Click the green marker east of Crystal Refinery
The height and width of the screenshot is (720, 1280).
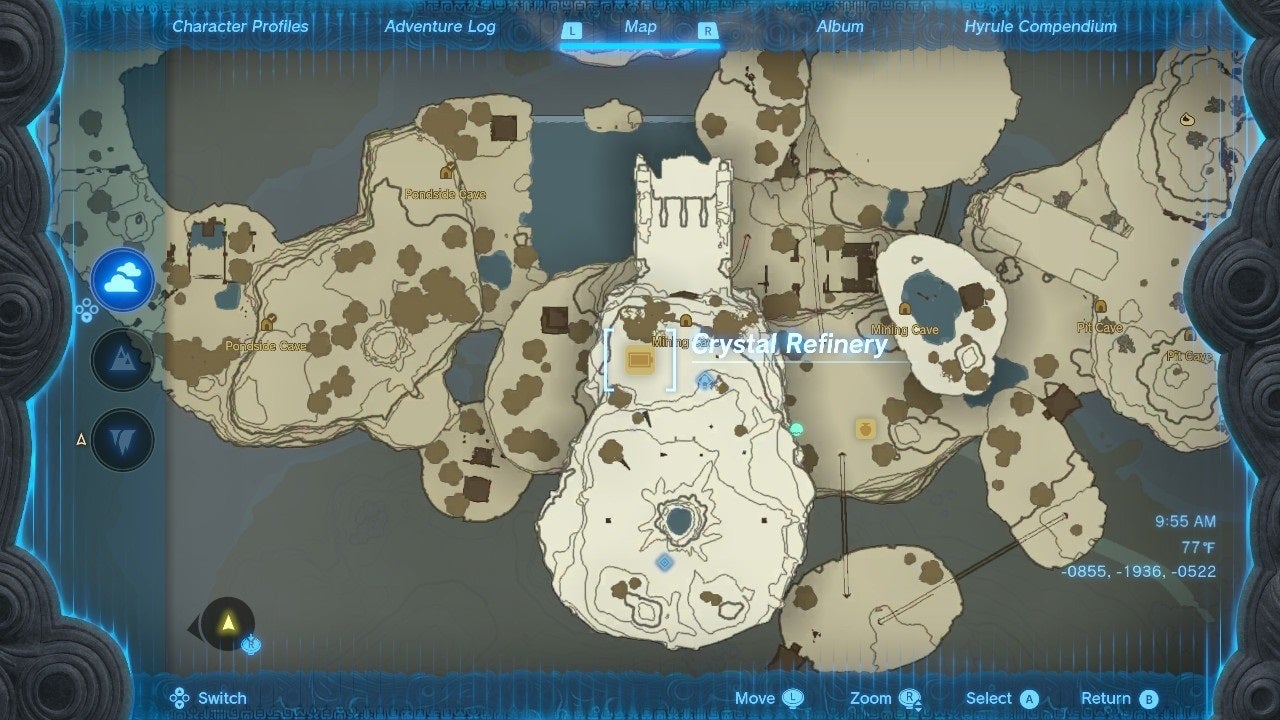tap(795, 428)
